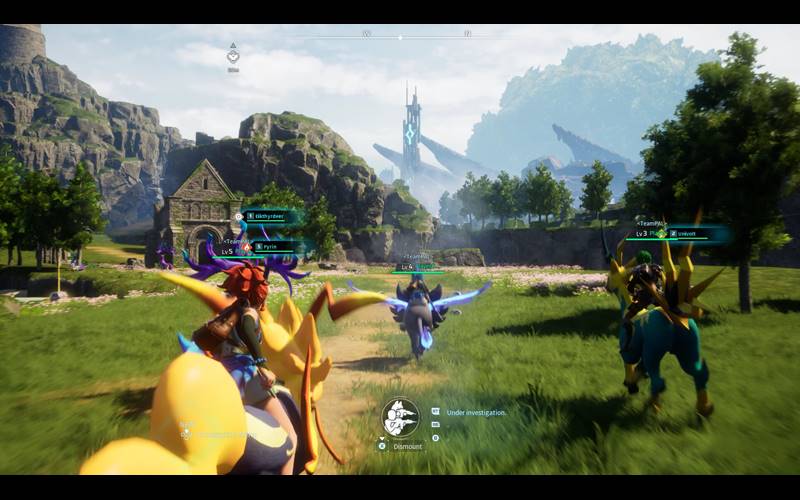The height and width of the screenshot is (500, 800).
Task: Click the circular mount skill icon
Action: (400, 418)
